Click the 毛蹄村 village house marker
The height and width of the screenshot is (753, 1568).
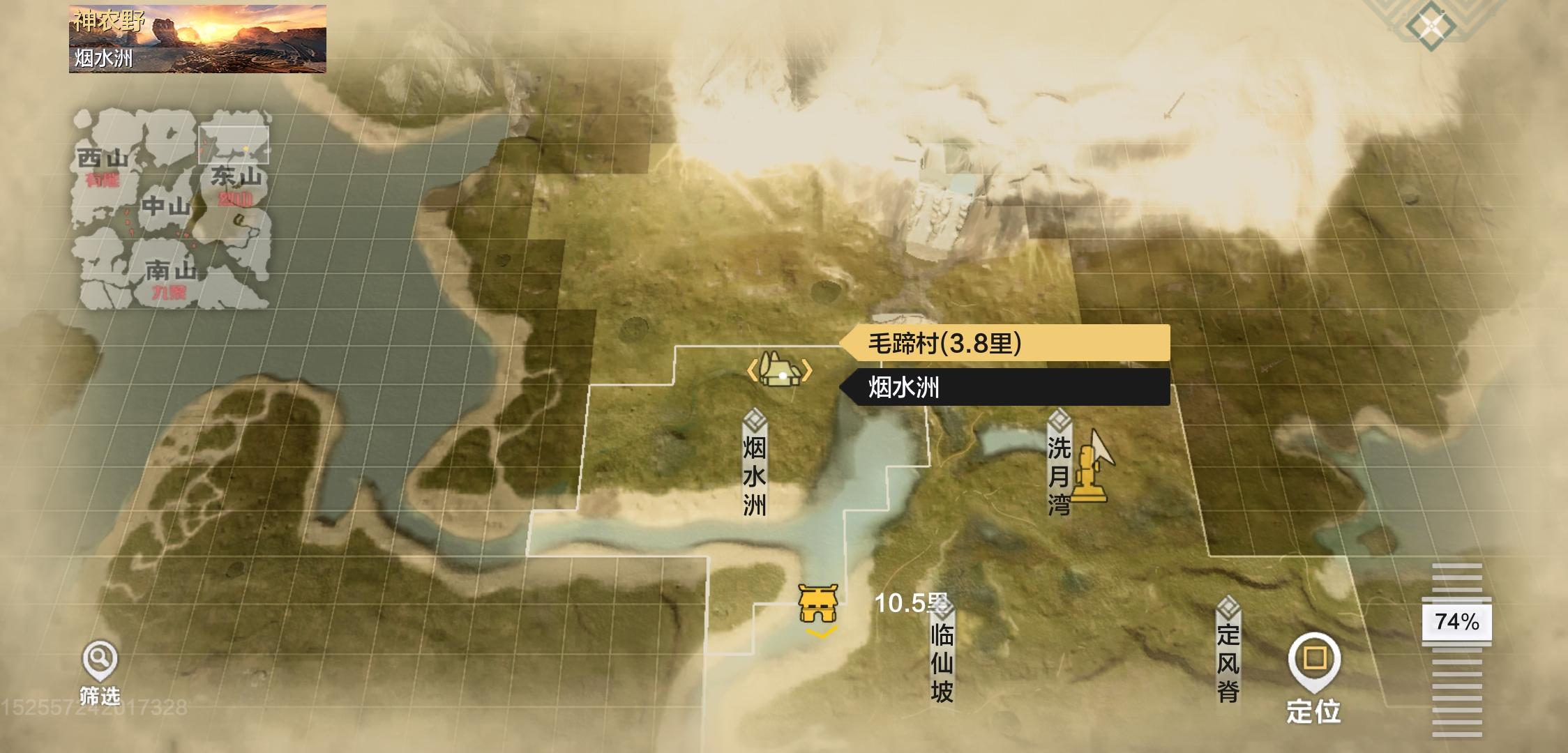[781, 371]
